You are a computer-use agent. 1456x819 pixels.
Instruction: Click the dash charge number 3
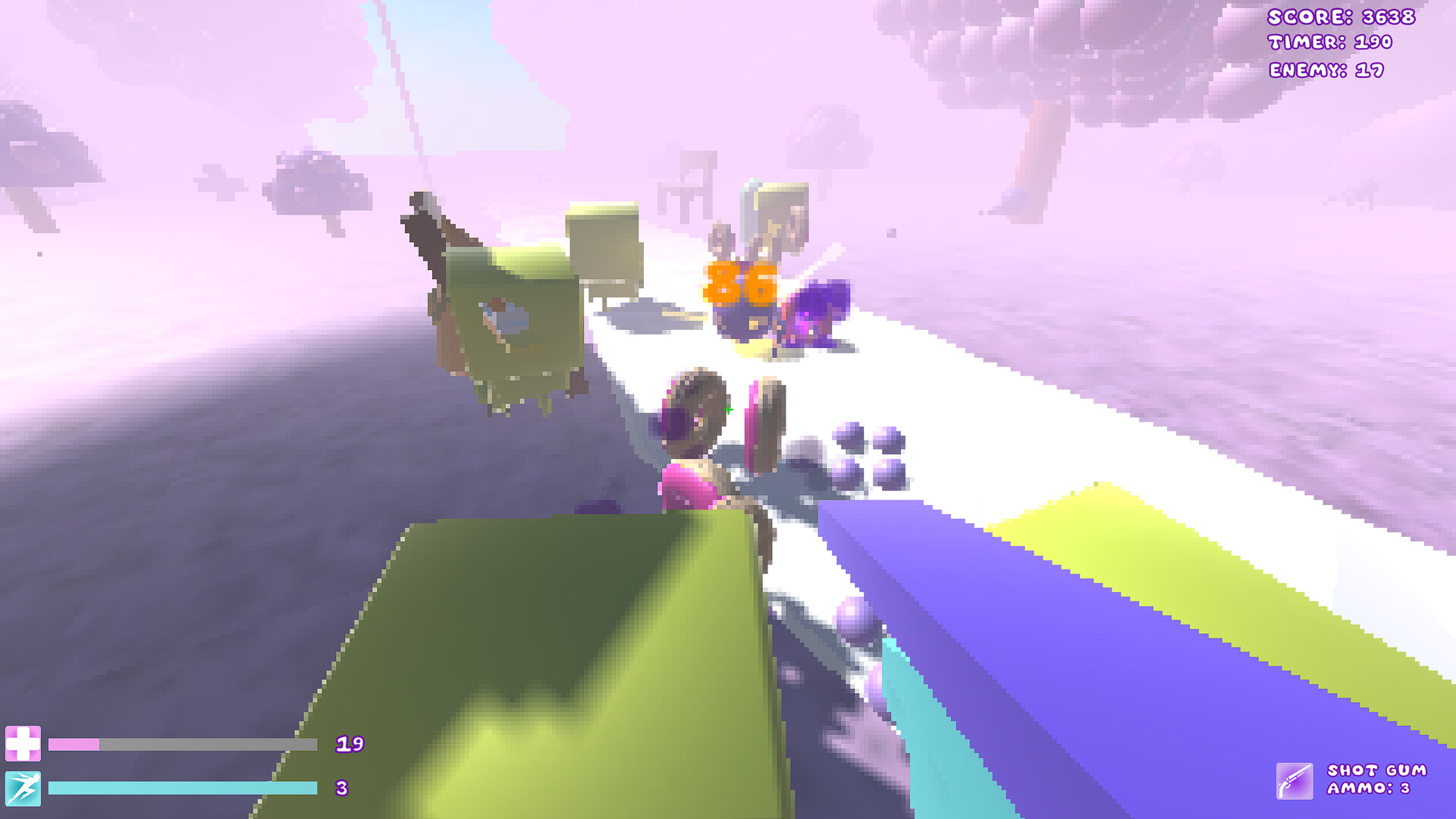coord(341,786)
